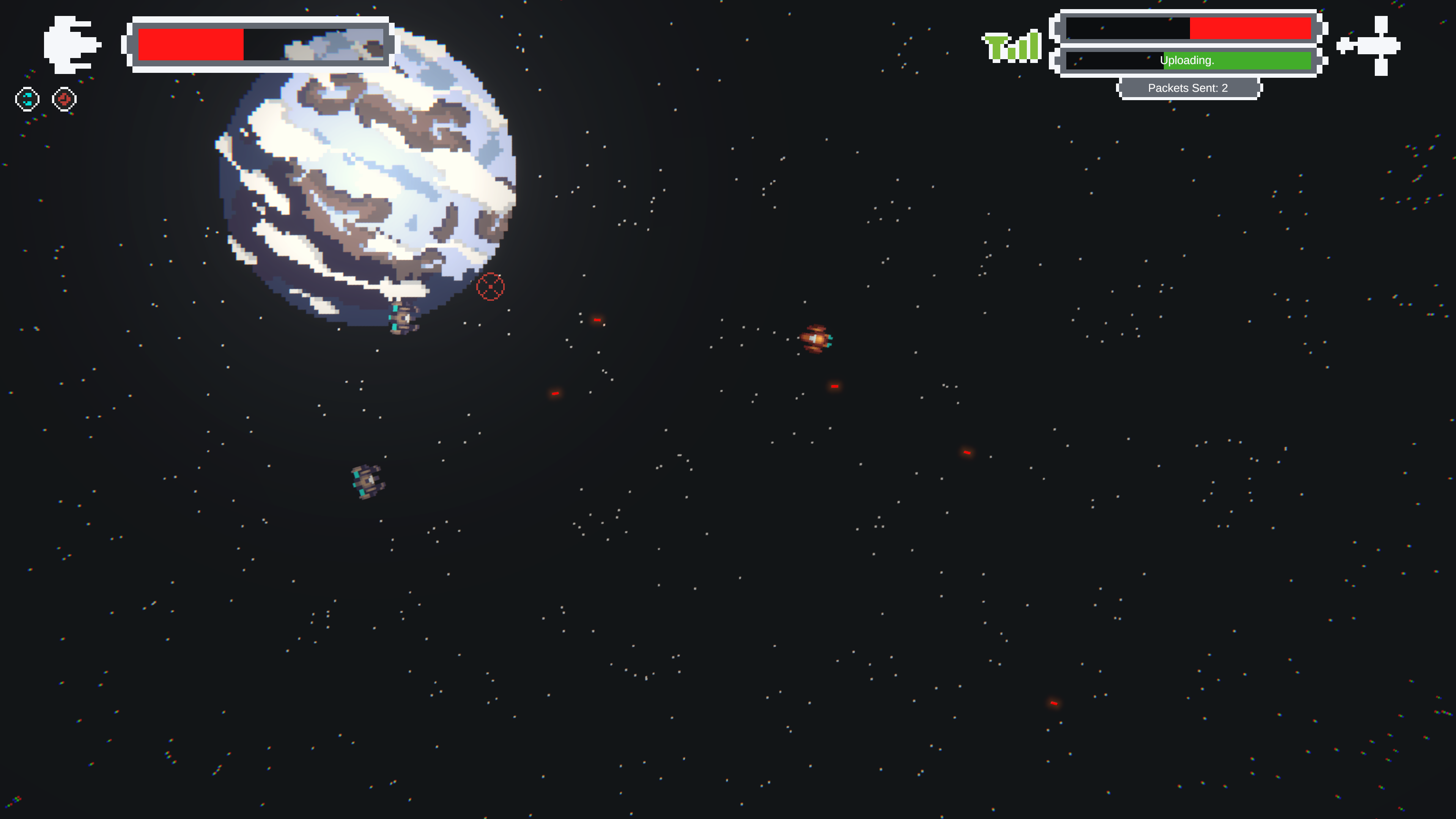Viewport: 1456px width, 819px height.
Task: Click the green signal strength icon
Action: pos(1012,46)
